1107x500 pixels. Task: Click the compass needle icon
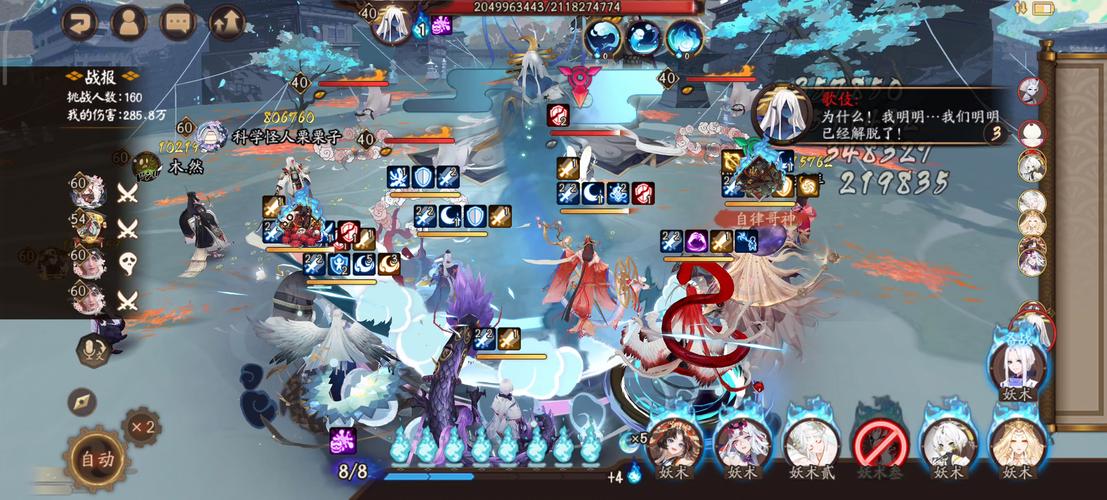click(82, 401)
